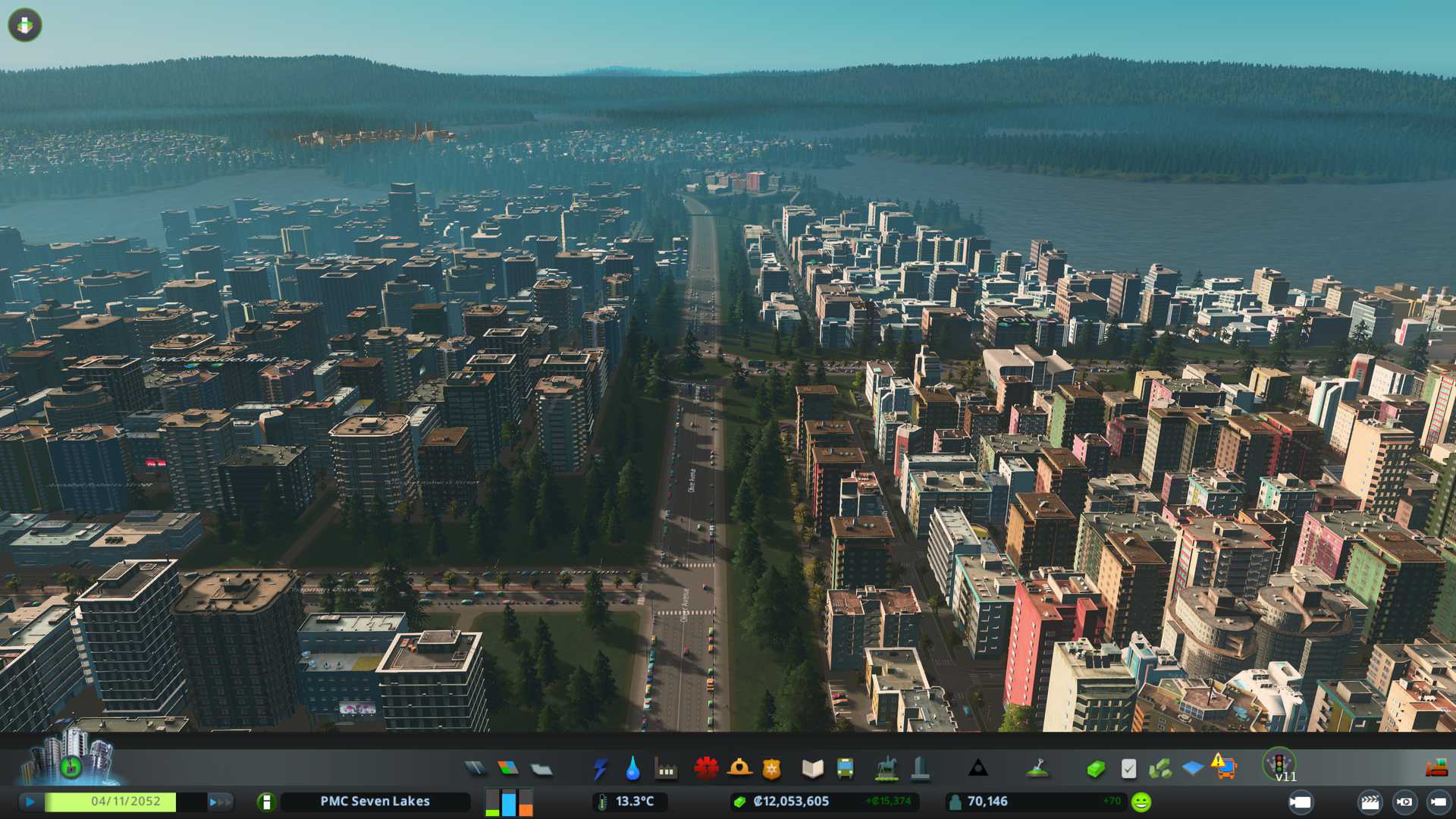Open the Electricity lightning bolt menu
This screenshot has height=819, width=1456.
[600, 769]
